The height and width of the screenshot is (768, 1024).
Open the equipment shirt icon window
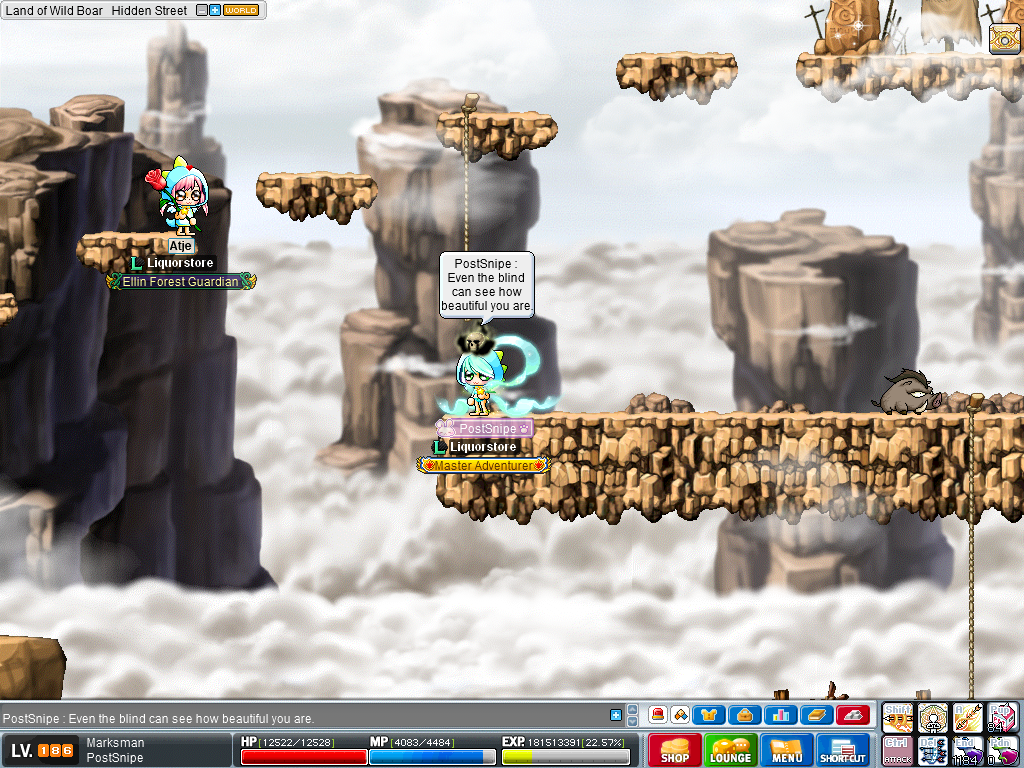pos(710,715)
